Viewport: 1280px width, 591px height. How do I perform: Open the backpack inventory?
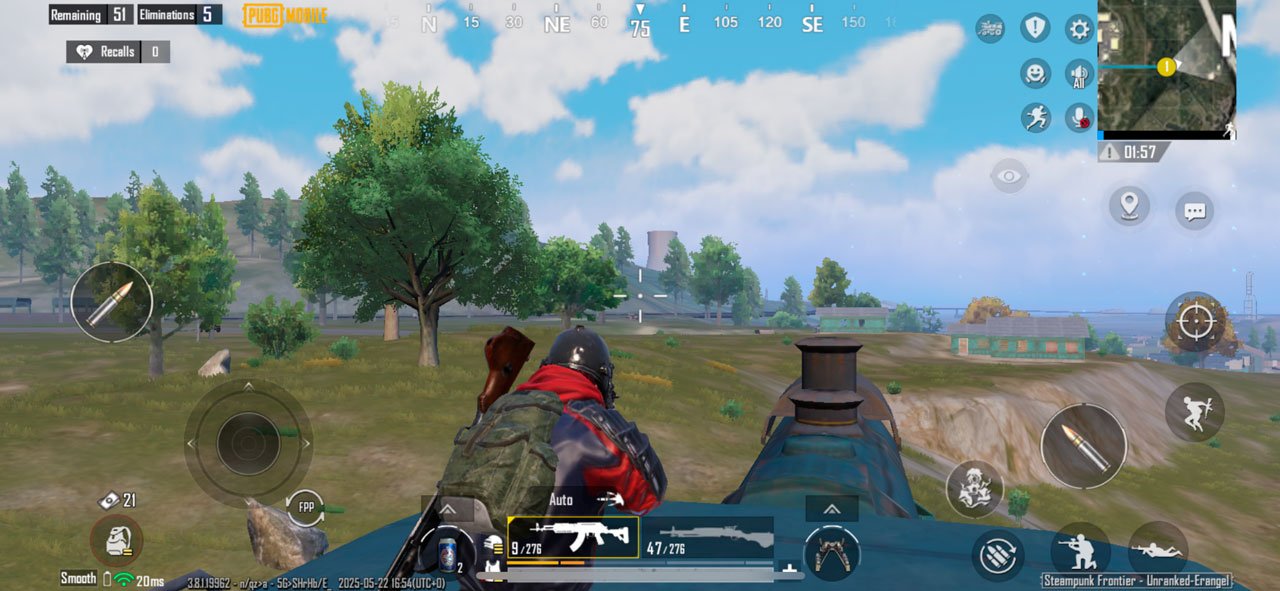116,540
